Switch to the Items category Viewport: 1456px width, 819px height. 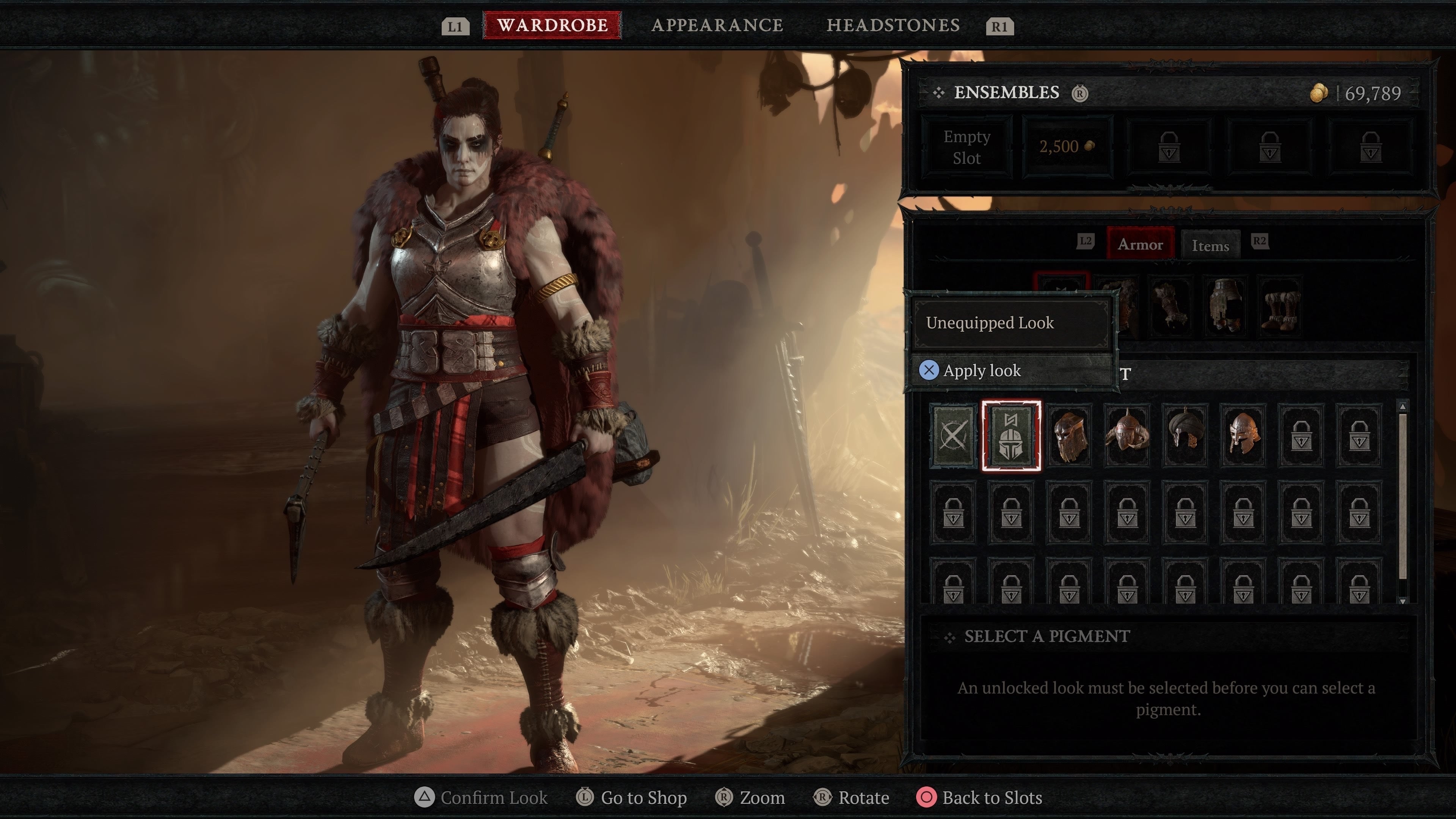pos(1210,245)
